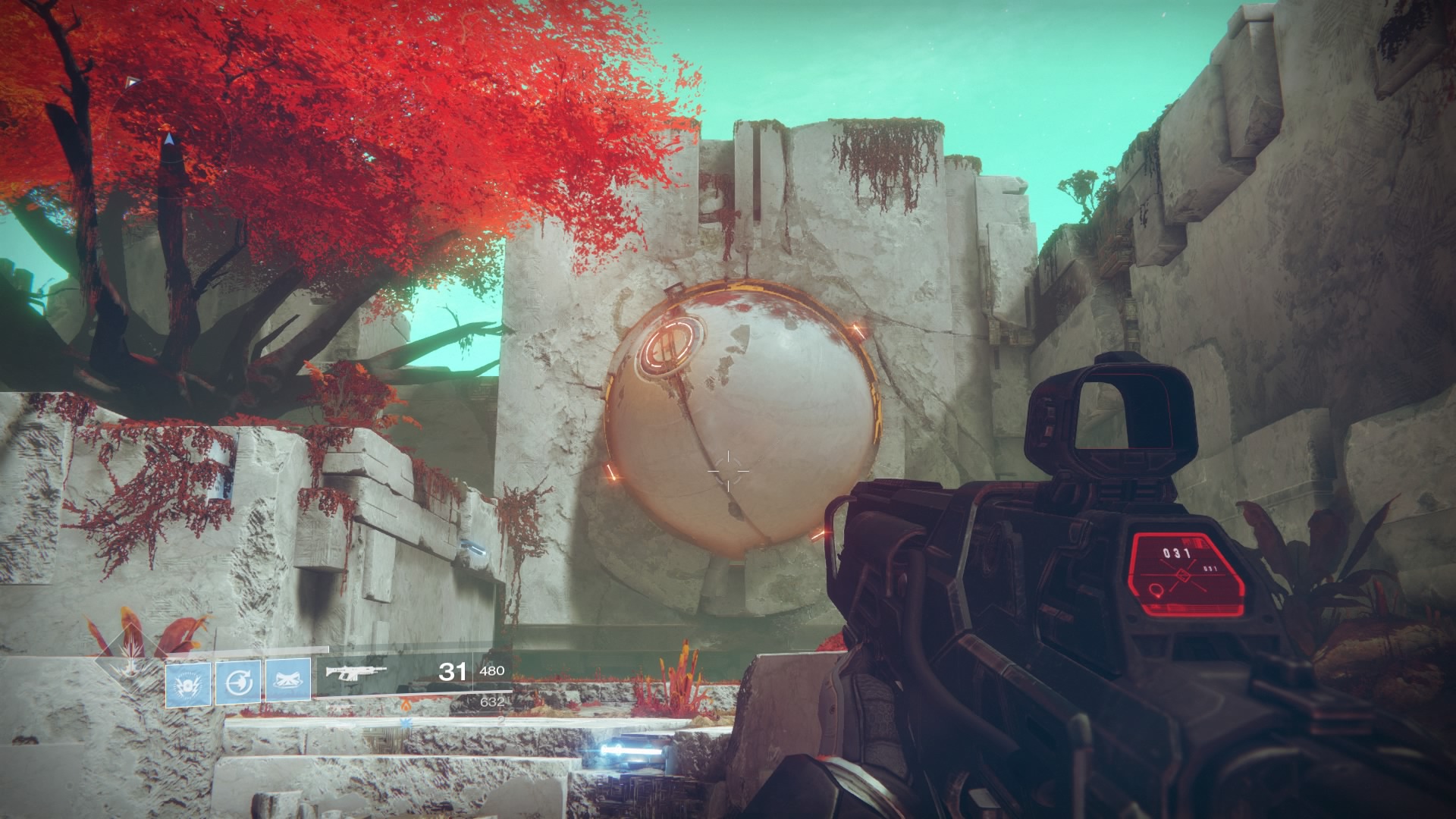This screenshot has width=1456, height=819.
Task: Click the secondary ammo count 632
Action: (492, 703)
